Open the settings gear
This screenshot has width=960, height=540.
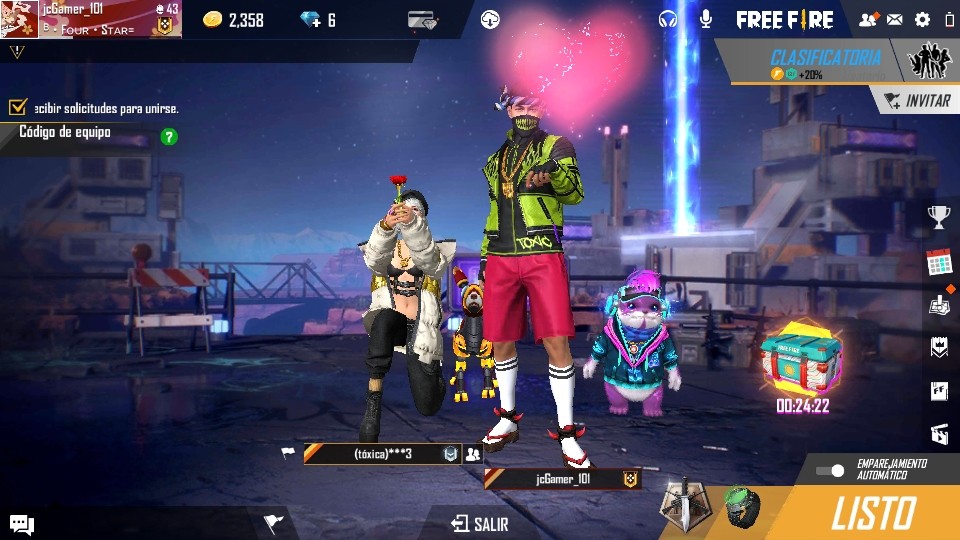(x=922, y=19)
